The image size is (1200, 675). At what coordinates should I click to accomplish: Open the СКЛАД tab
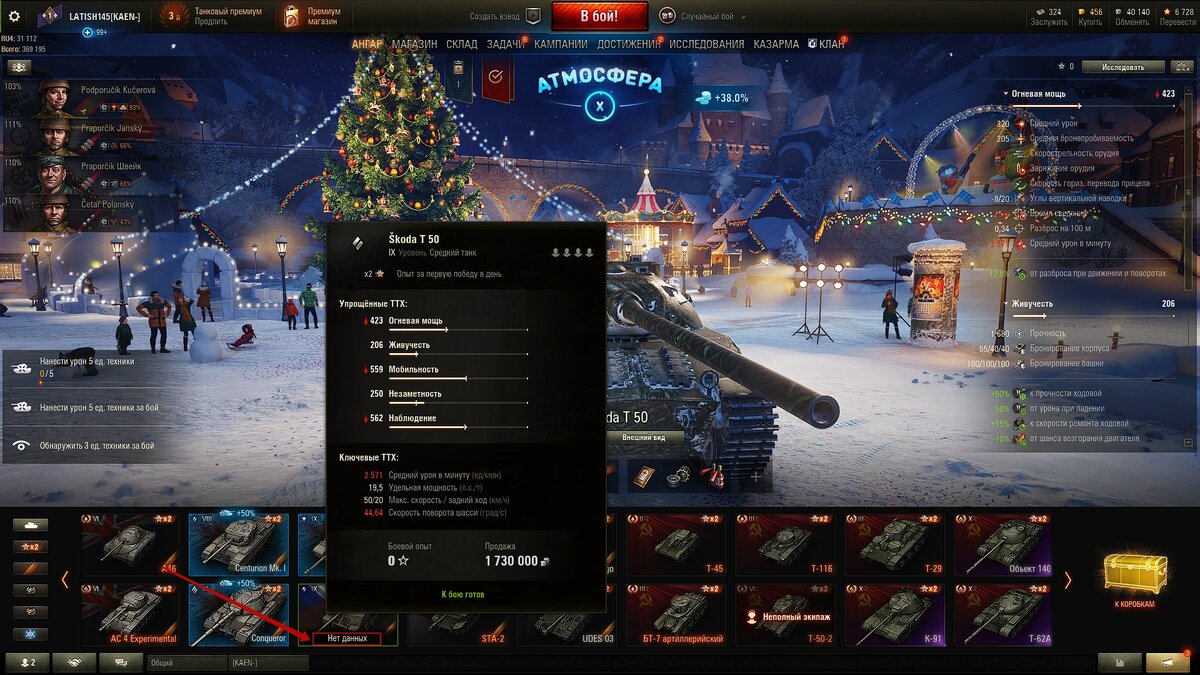click(461, 44)
